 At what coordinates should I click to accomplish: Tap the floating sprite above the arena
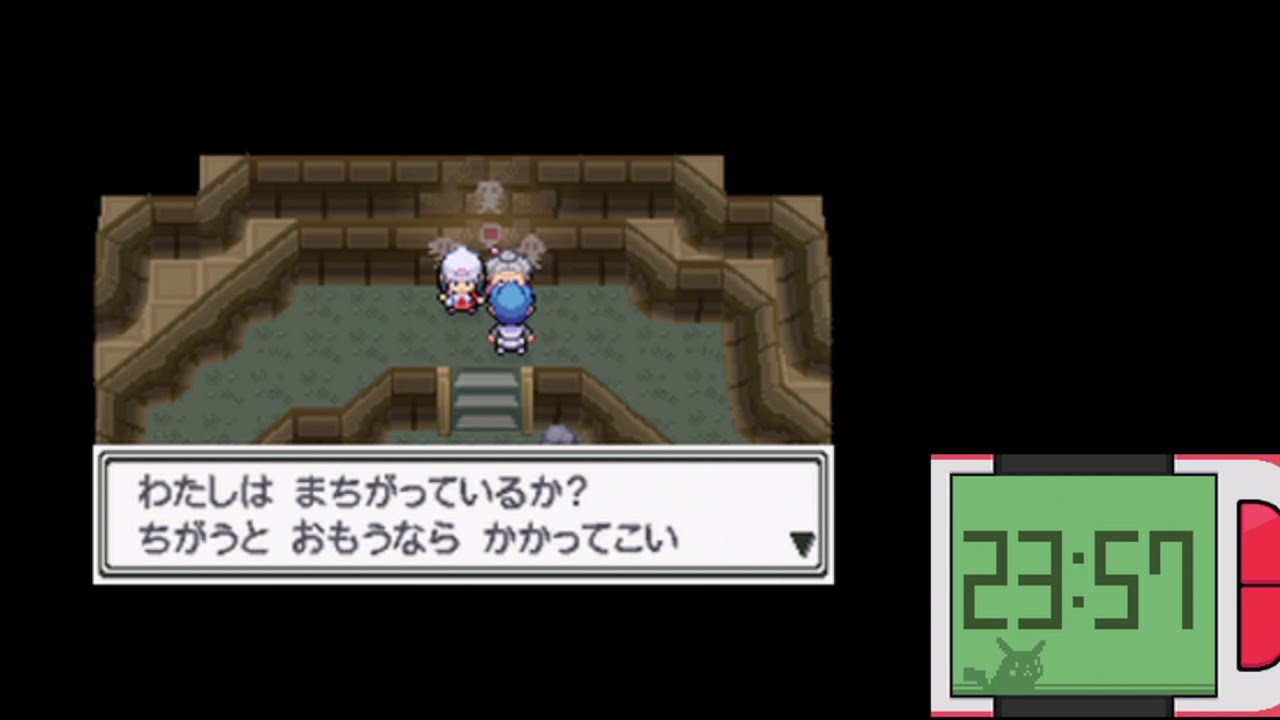487,195
